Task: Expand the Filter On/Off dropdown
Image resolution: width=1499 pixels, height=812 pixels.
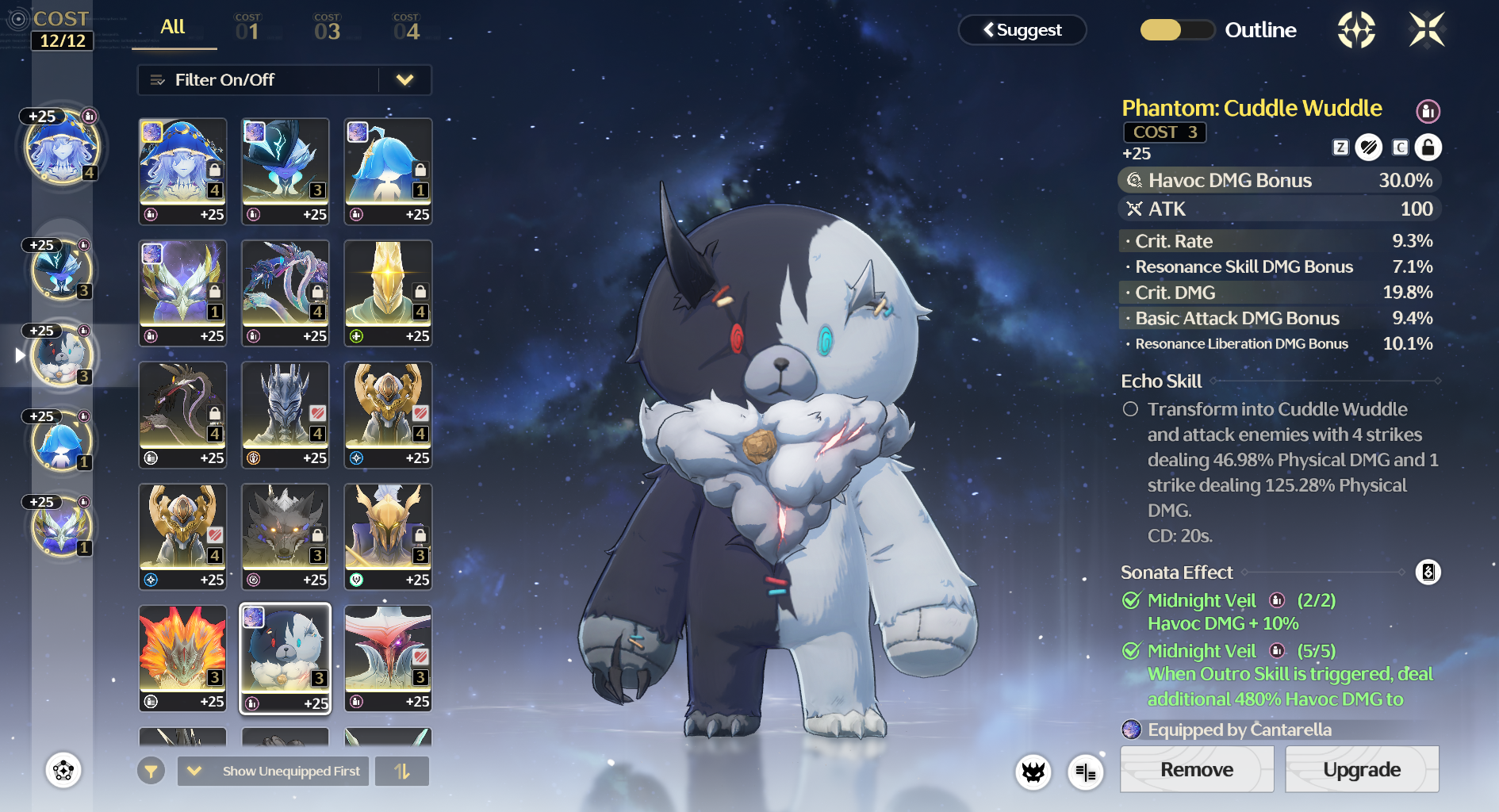Action: [x=404, y=80]
